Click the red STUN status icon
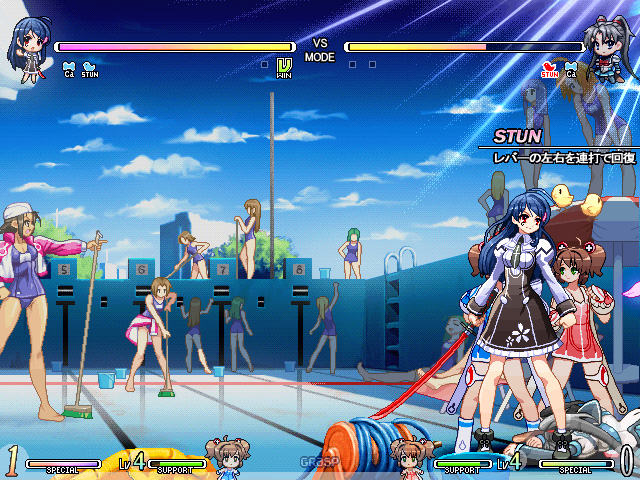The height and width of the screenshot is (480, 640). pyautogui.click(x=549, y=69)
